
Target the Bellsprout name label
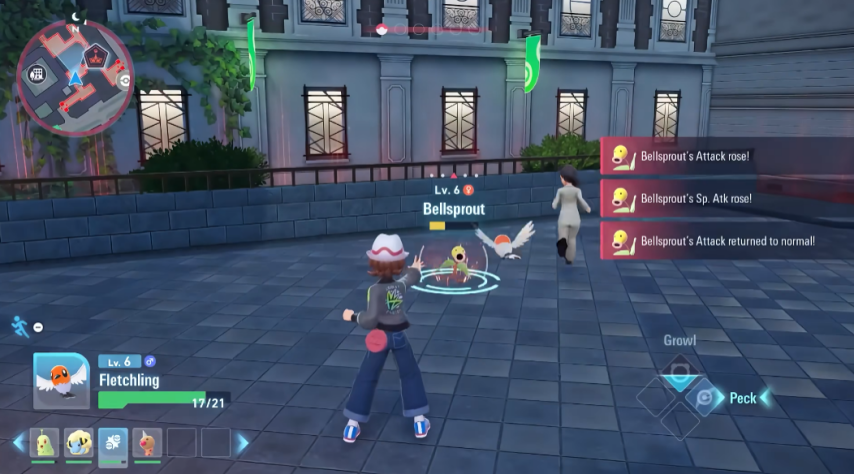click(453, 209)
